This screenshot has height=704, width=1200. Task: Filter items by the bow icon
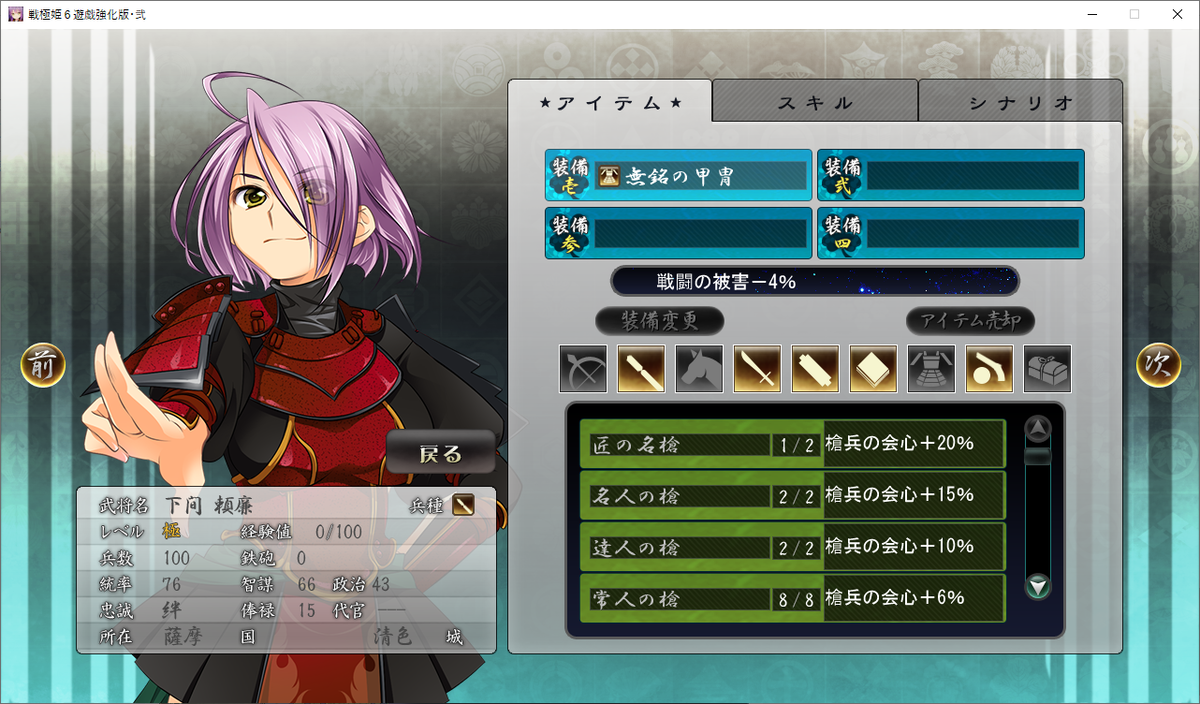[584, 369]
